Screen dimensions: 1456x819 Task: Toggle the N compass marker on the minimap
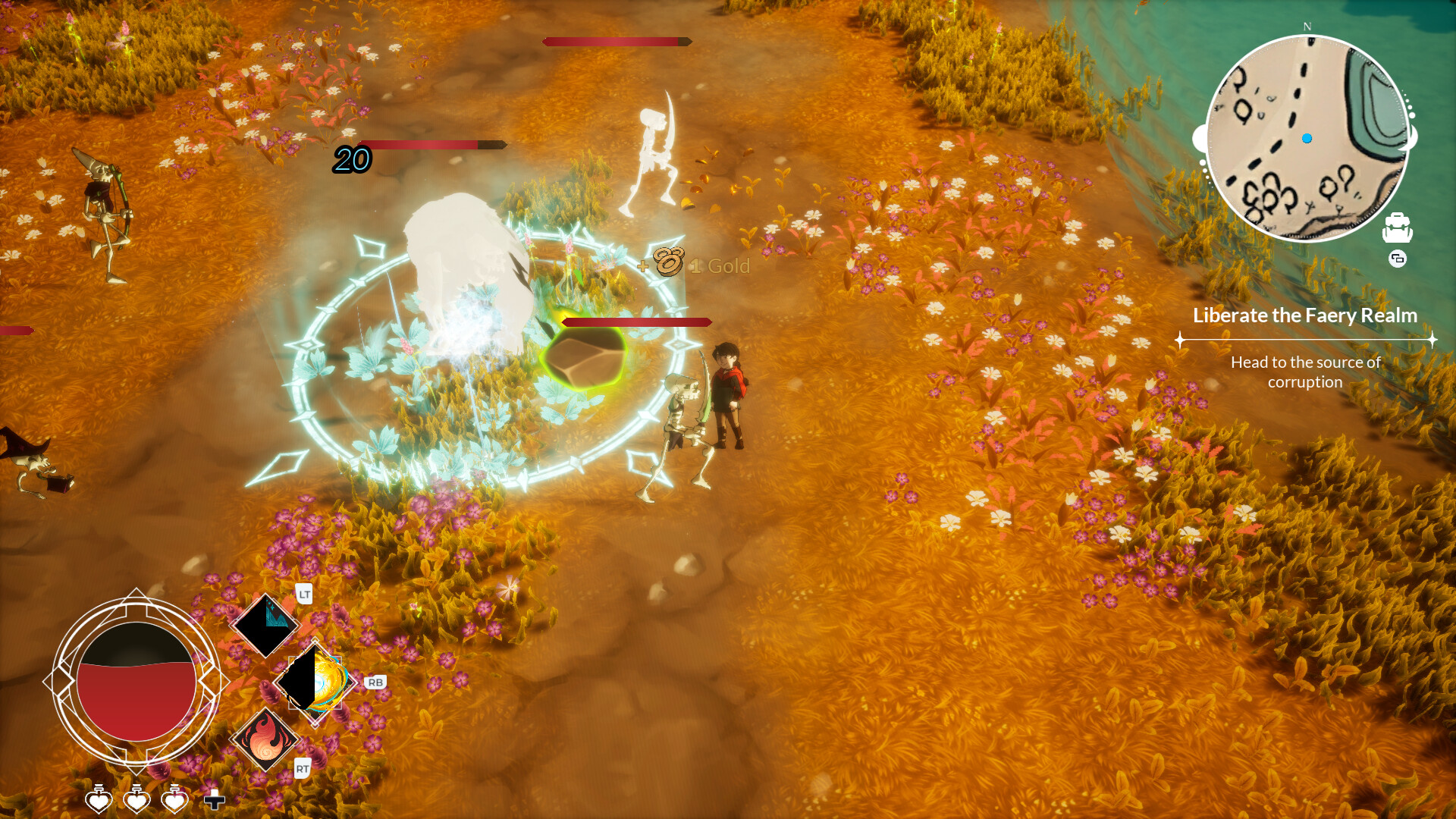coord(1306,27)
